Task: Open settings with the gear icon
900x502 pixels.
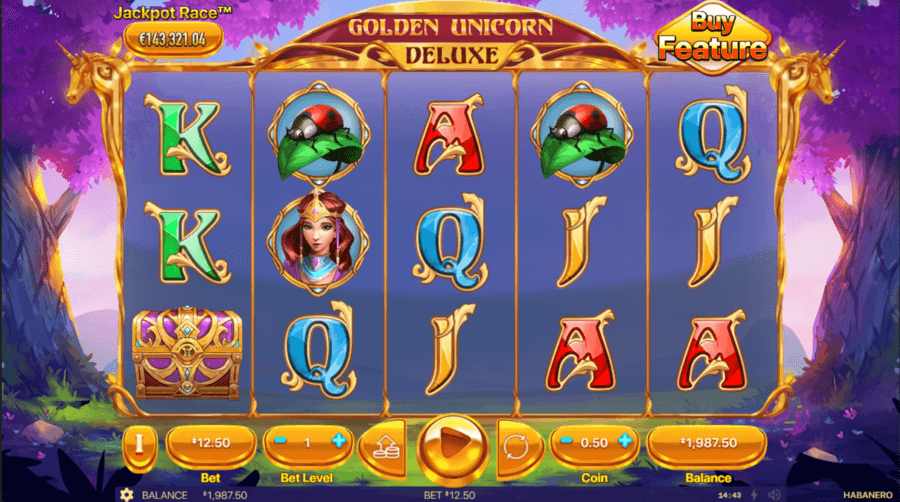Action: click(x=127, y=494)
